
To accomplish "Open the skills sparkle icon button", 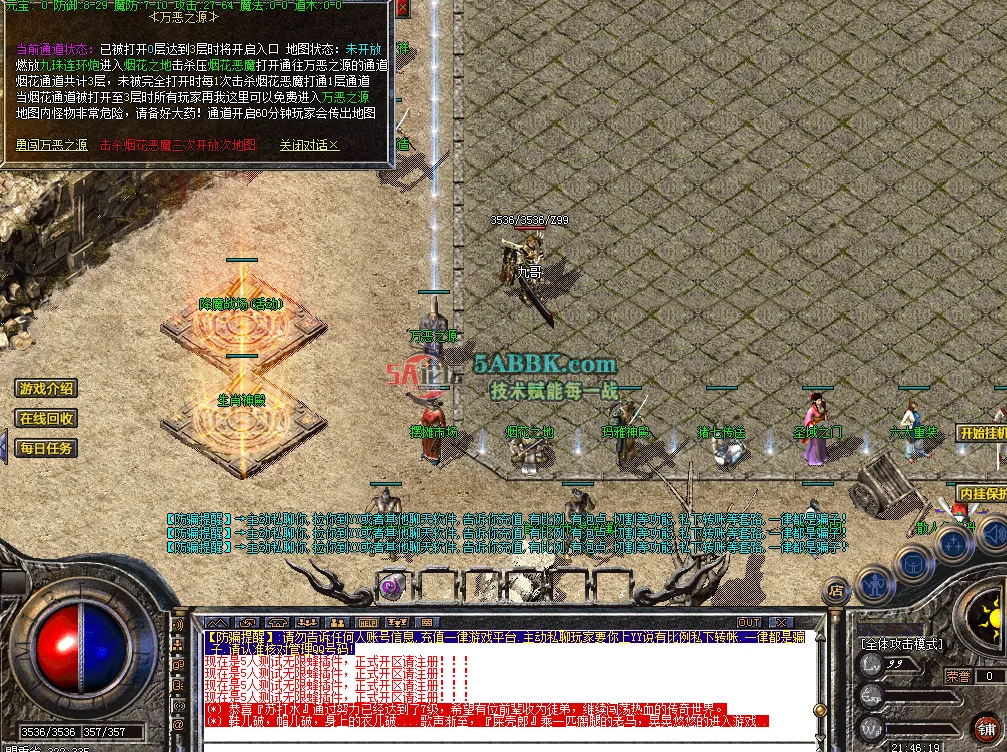I will click(955, 546).
